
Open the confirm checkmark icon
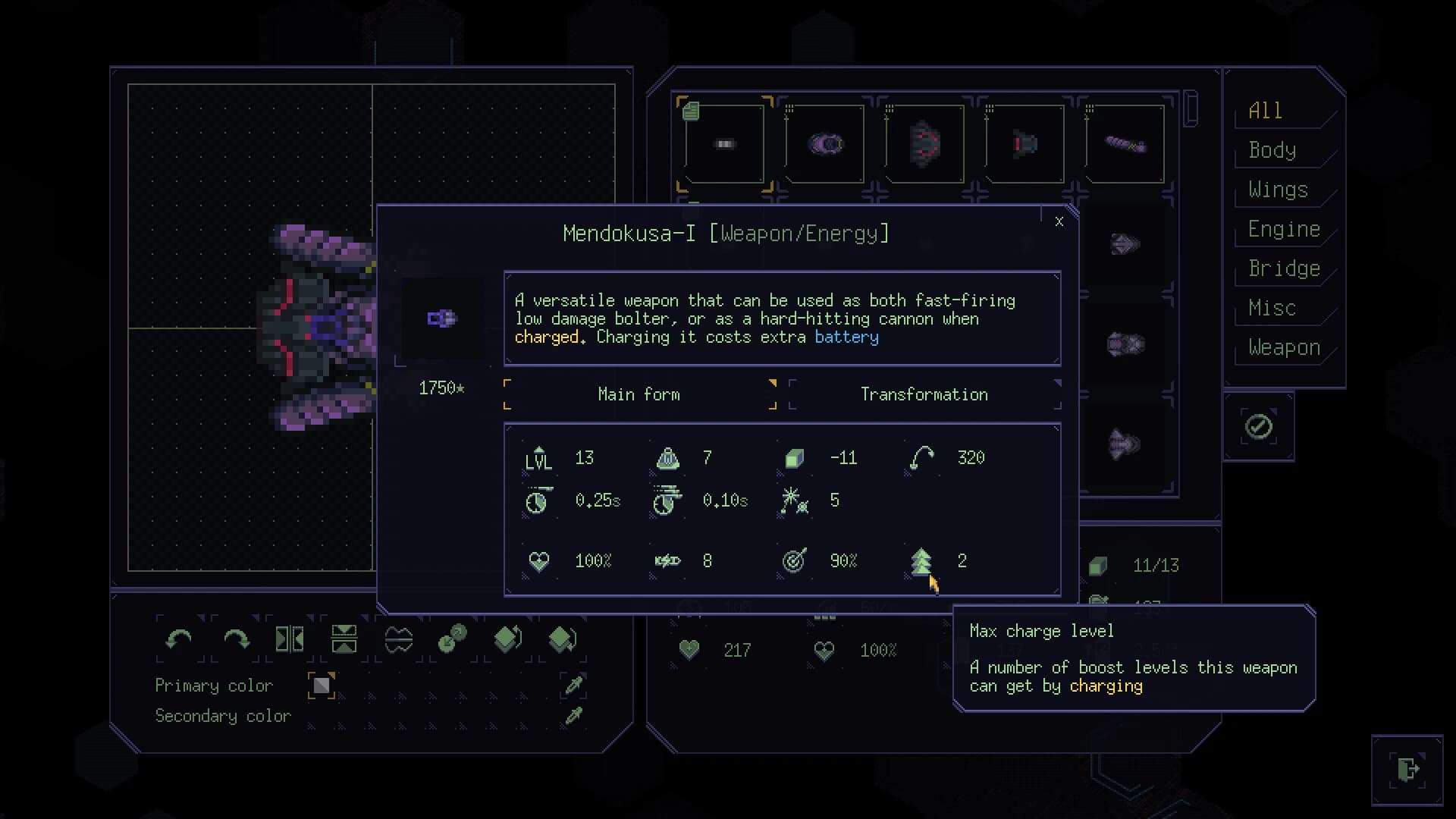[1258, 426]
